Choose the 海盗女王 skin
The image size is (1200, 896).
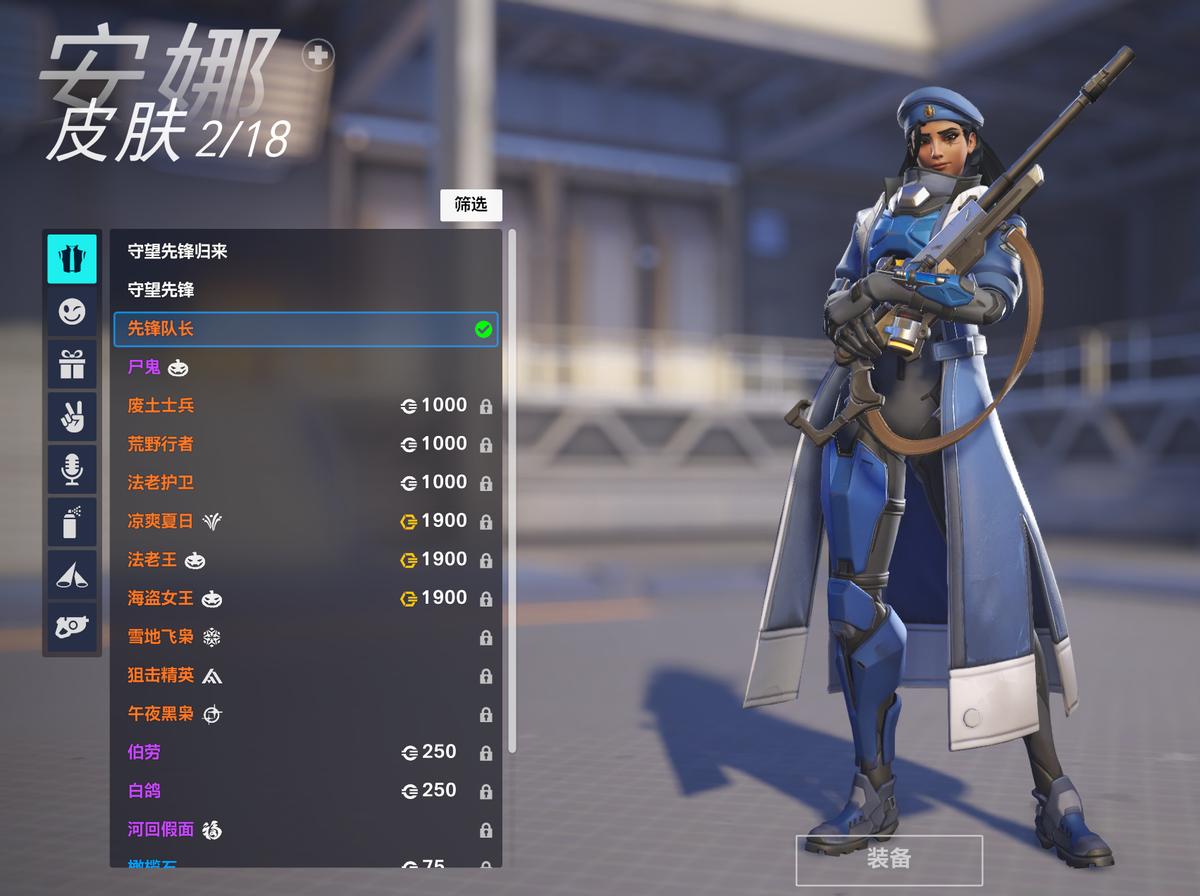pyautogui.click(x=161, y=598)
